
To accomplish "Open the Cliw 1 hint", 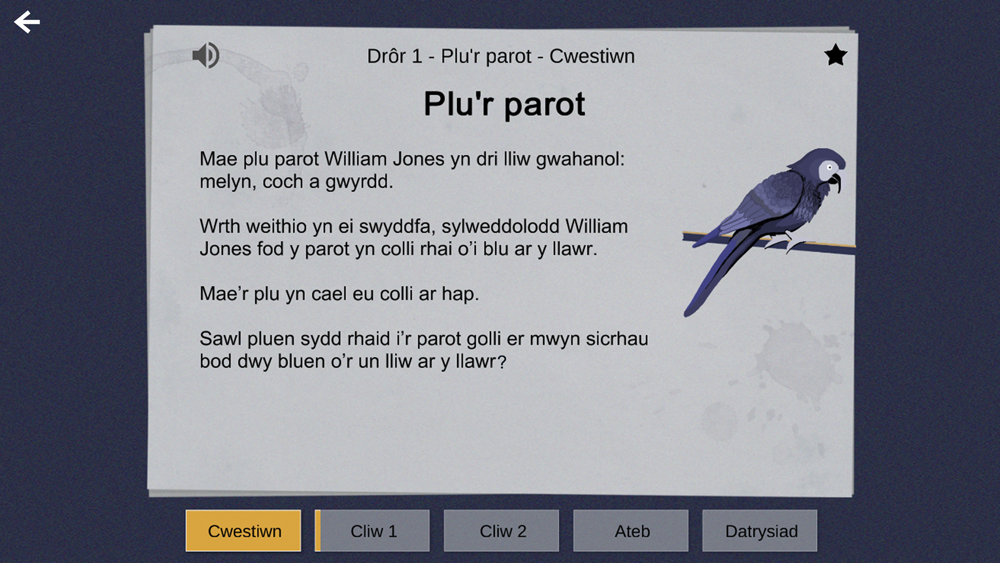I will [x=374, y=531].
